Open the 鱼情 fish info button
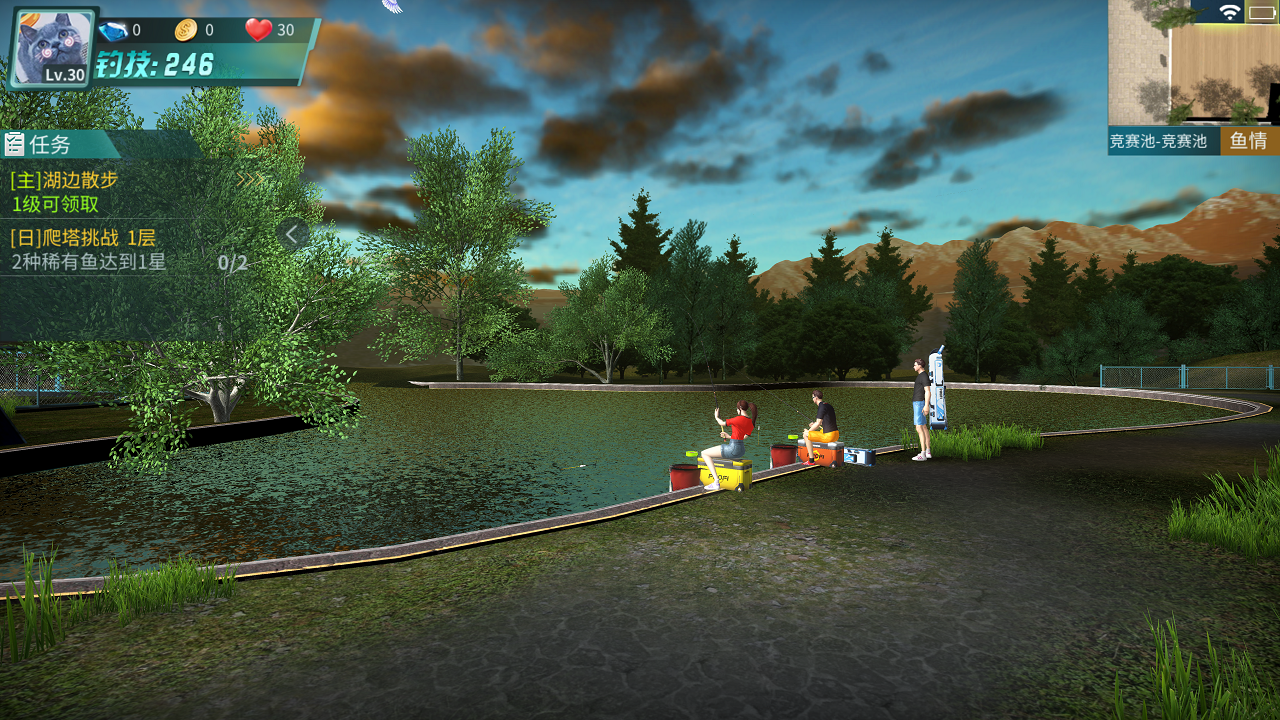1280x720 pixels. (1249, 141)
